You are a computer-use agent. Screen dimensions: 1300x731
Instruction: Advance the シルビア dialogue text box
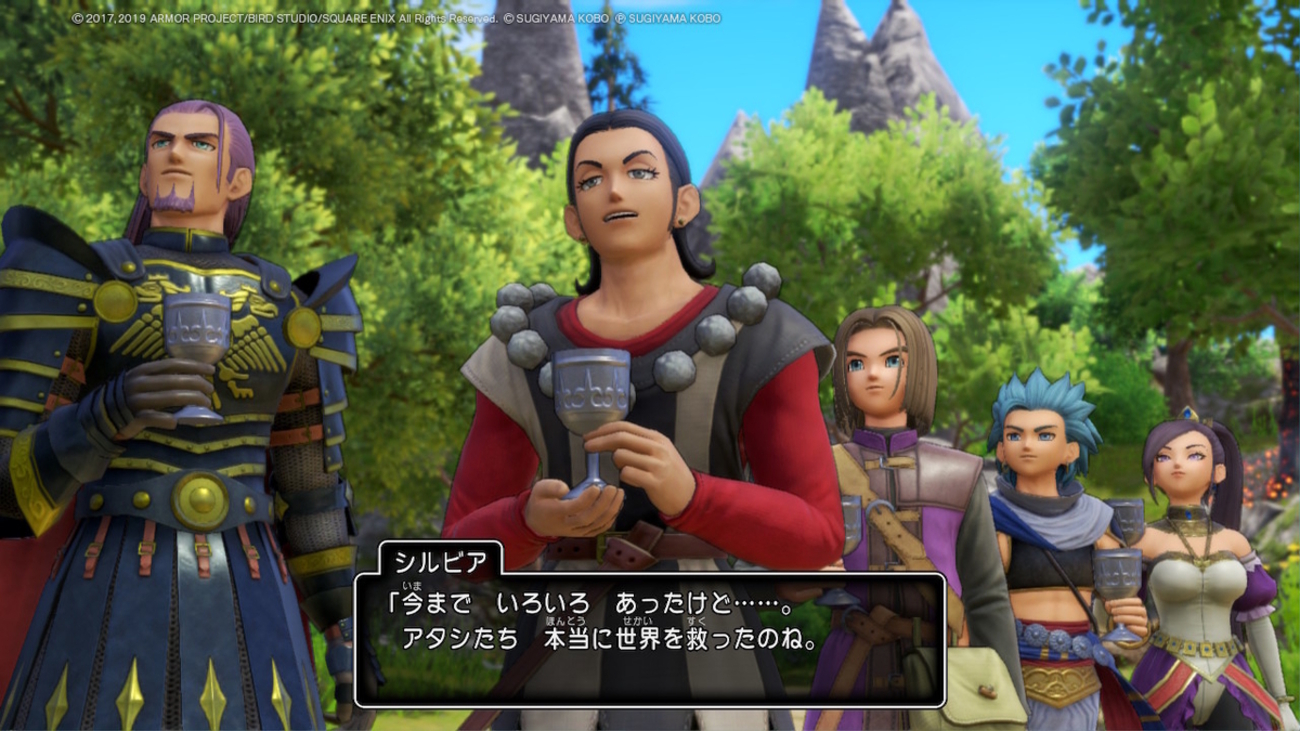click(650, 639)
